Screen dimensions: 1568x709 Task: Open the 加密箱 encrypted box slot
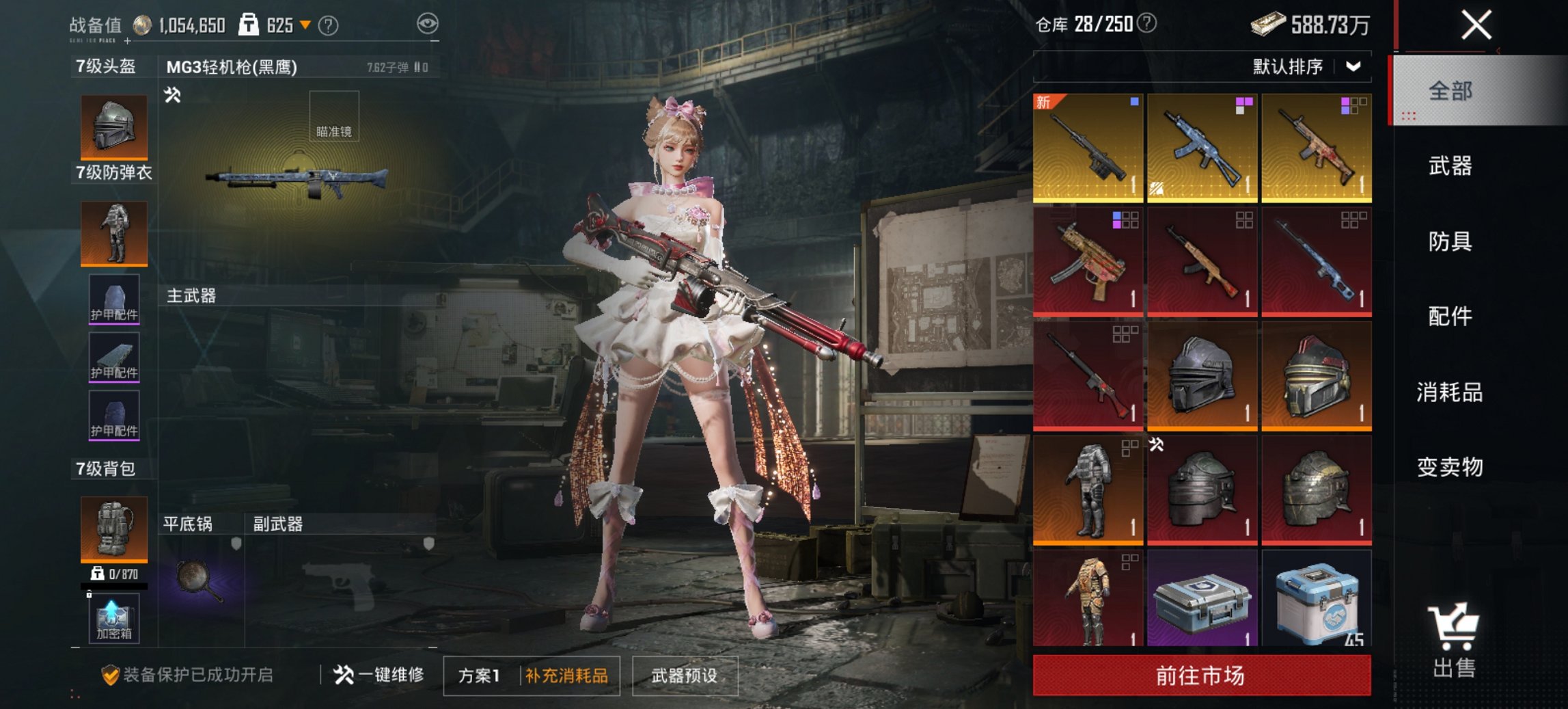pos(113,619)
